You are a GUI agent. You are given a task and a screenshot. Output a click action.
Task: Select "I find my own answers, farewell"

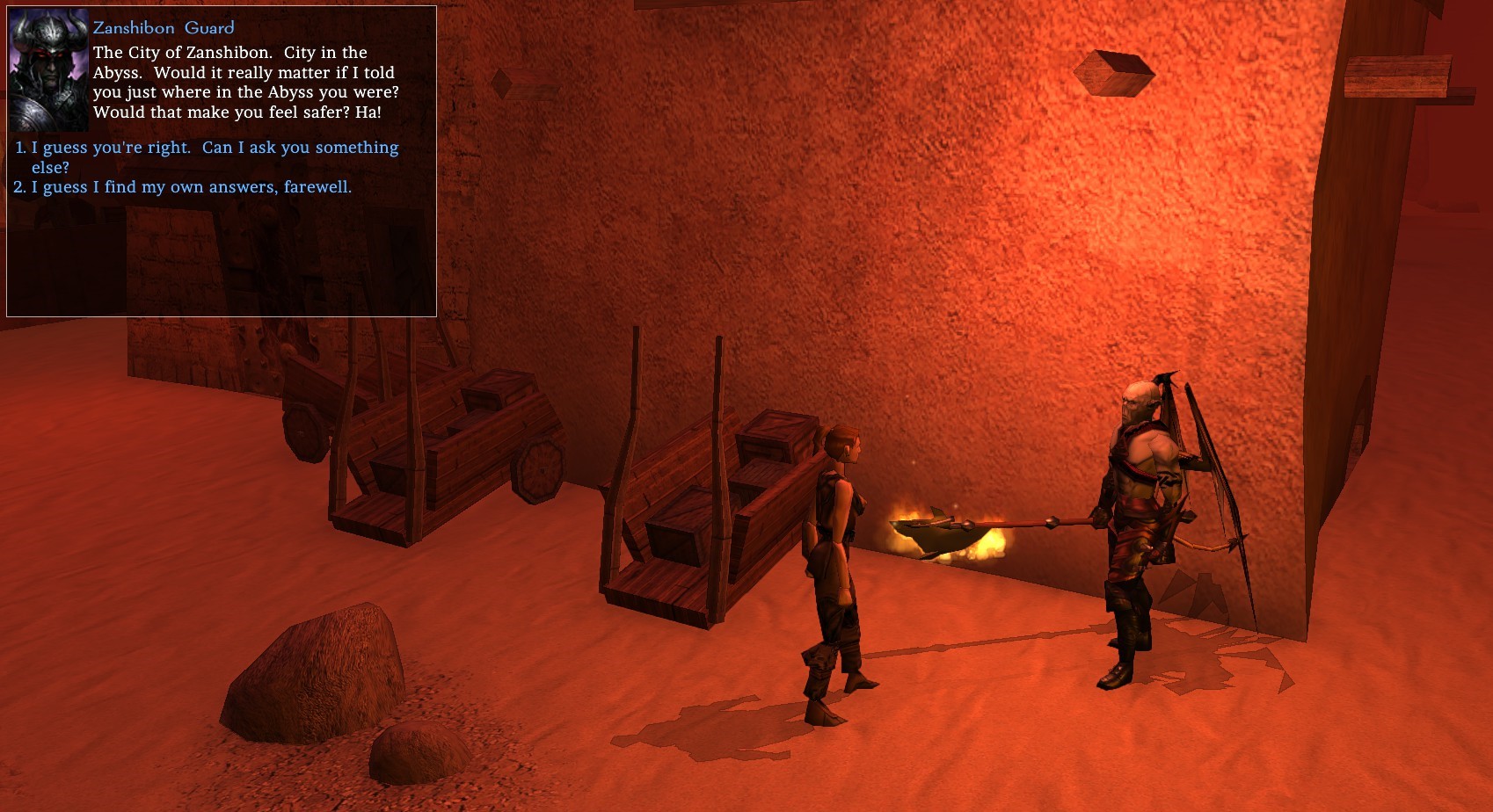[x=191, y=187]
